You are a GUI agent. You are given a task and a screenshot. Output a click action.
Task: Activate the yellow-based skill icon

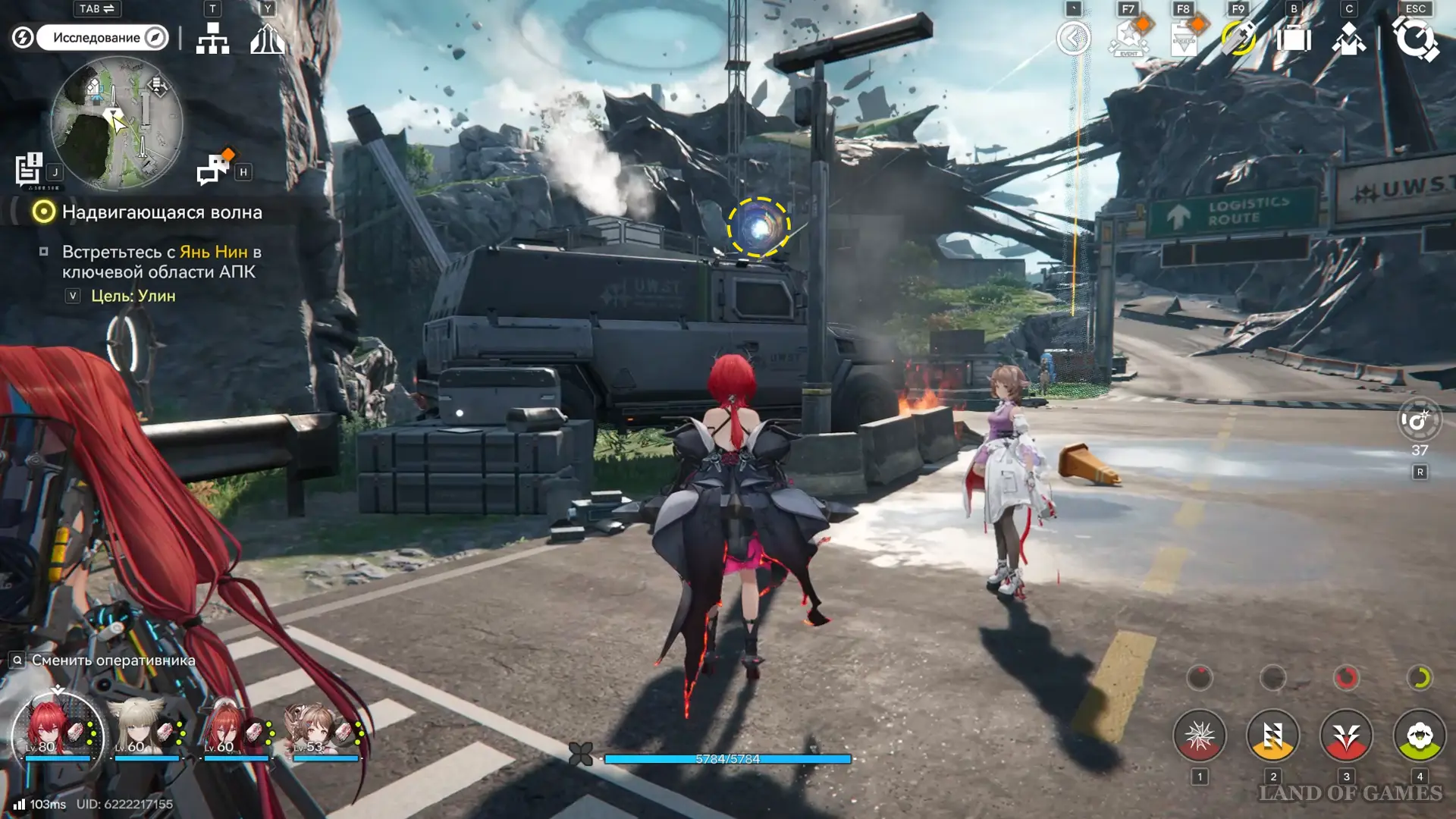(x=1272, y=736)
